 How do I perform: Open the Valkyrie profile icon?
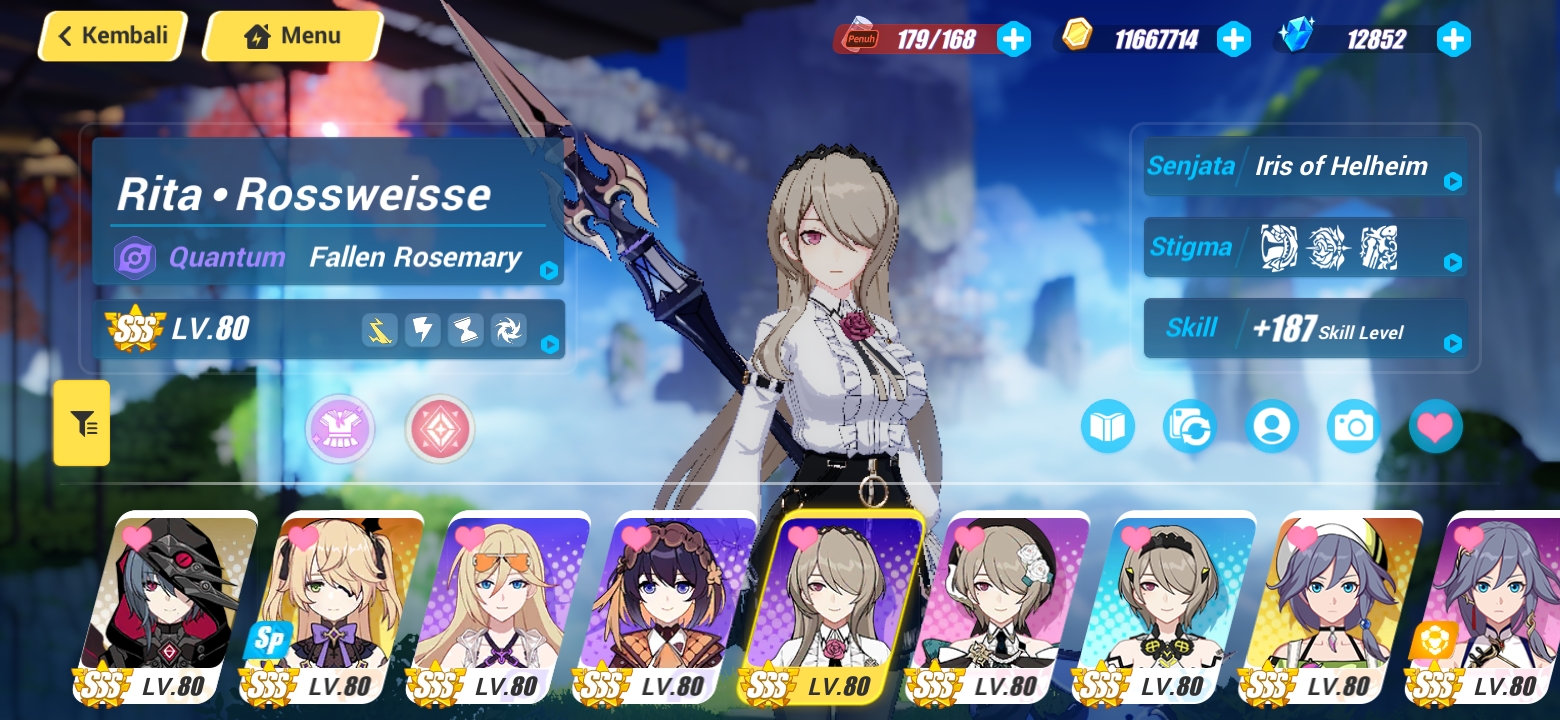pos(1272,426)
